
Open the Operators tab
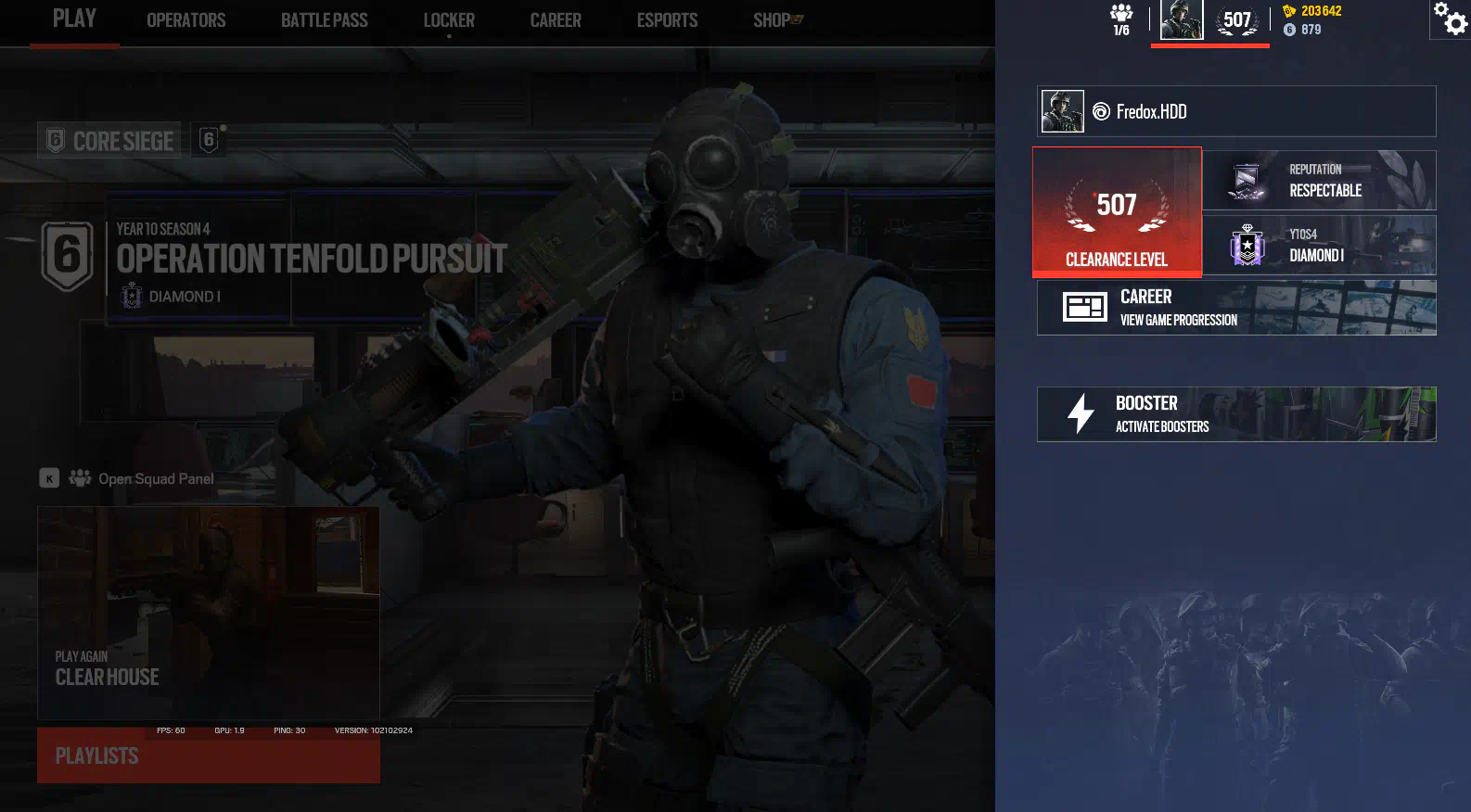point(185,20)
